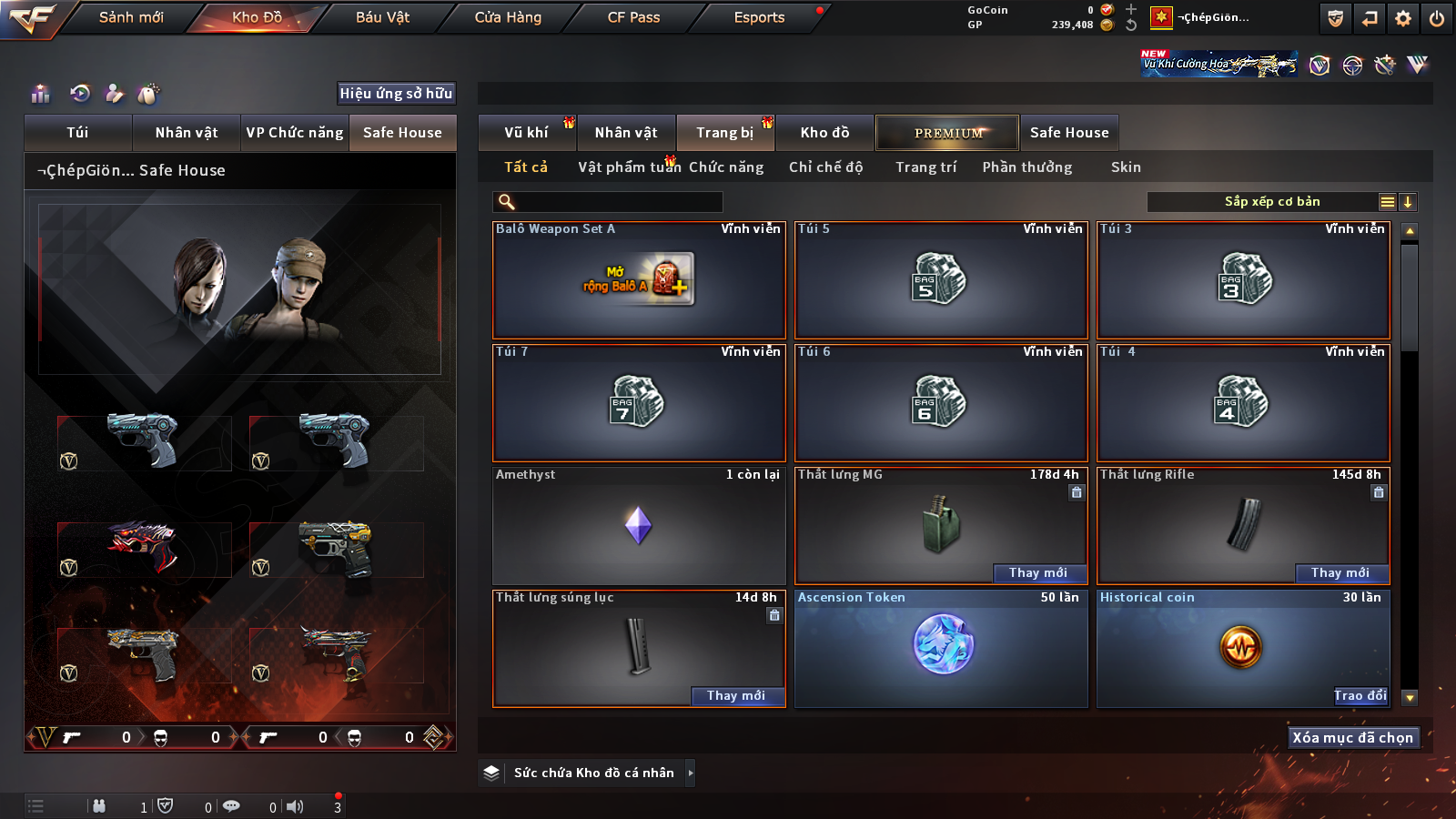
Task: Switch to the Túi tab
Action: (x=77, y=133)
